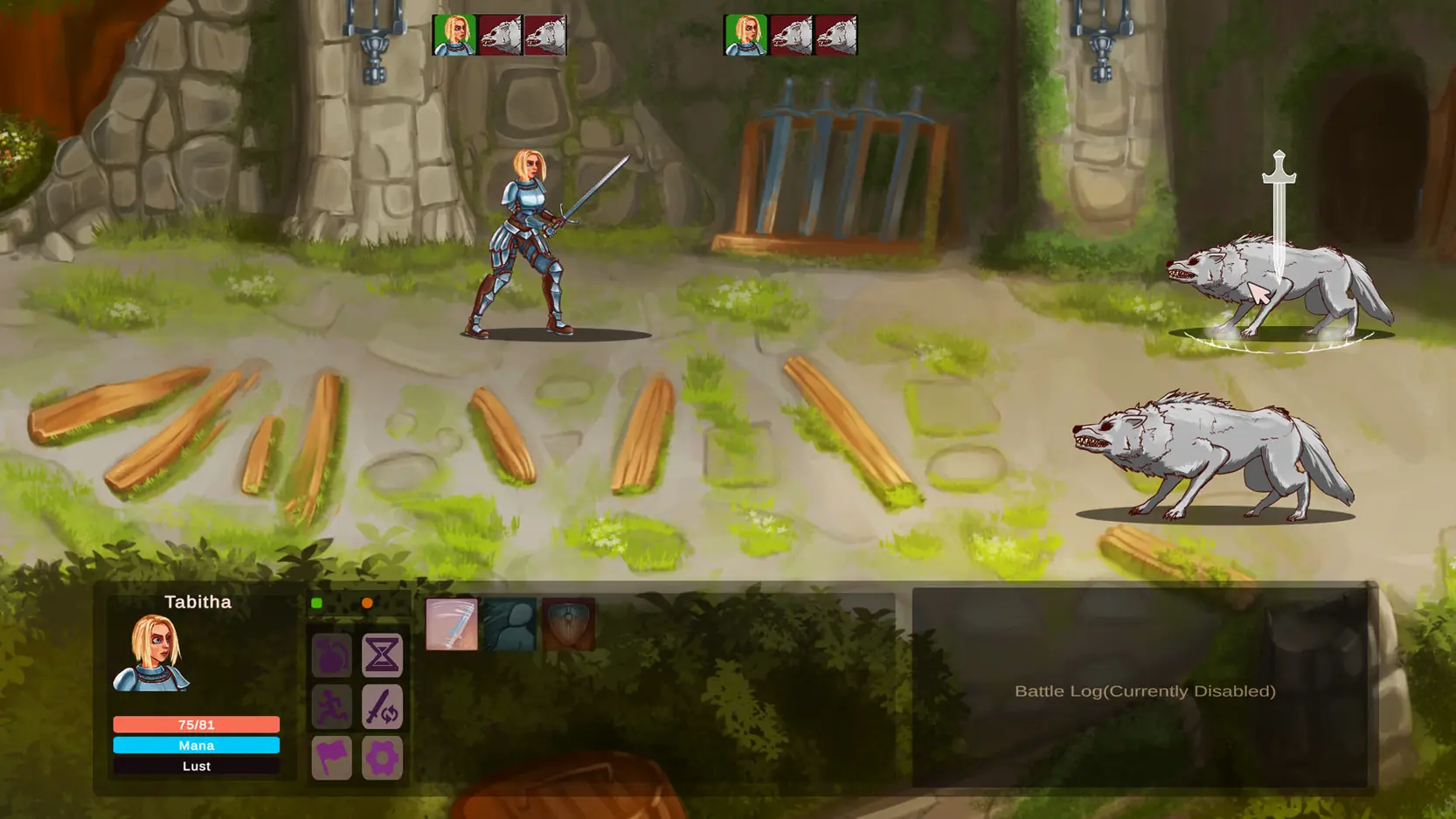The height and width of the screenshot is (819, 1456).
Task: Swap weapons using the sword cycle button
Action: (x=382, y=706)
